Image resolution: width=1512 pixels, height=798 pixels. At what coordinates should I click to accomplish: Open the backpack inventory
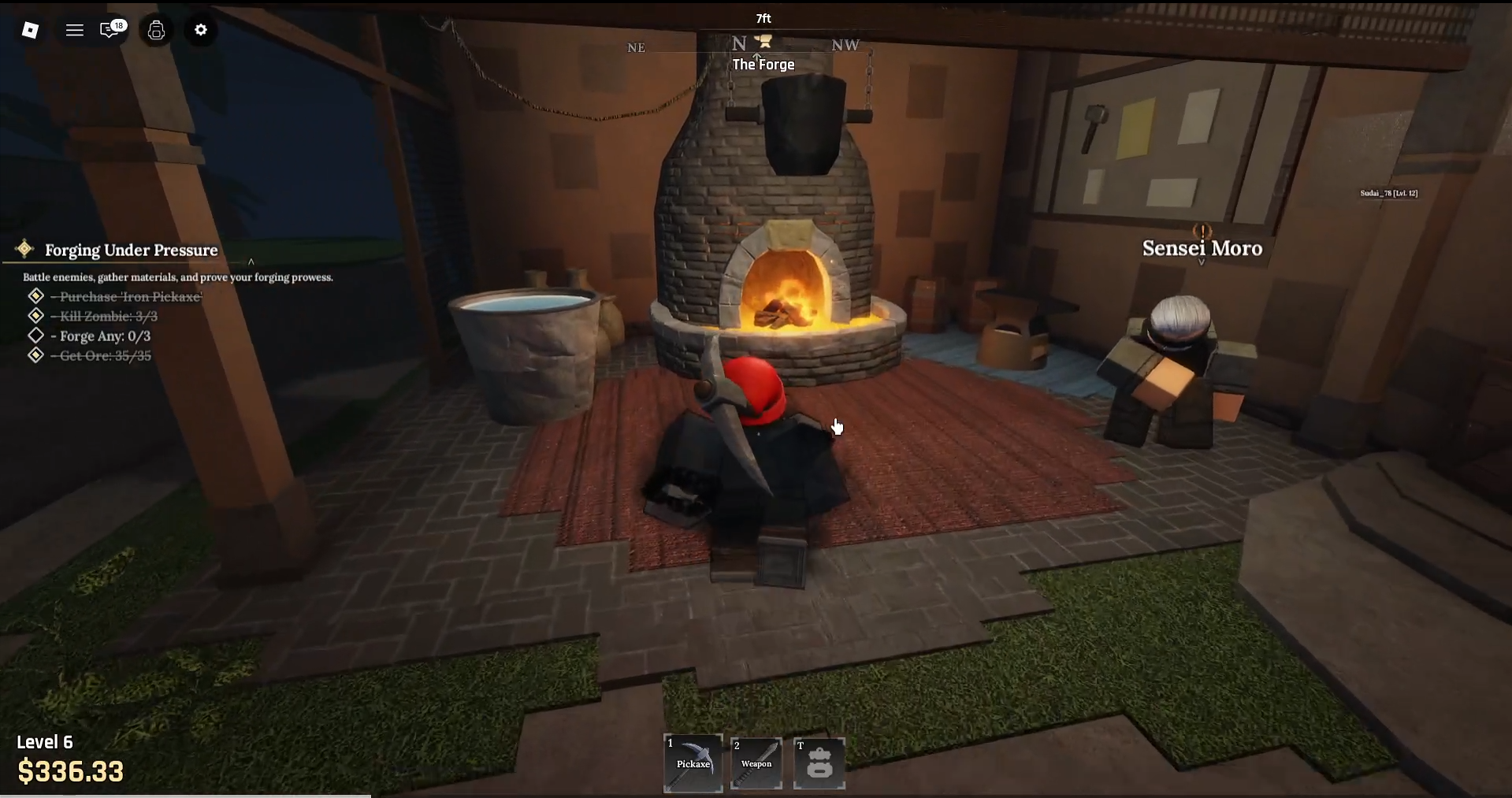(155, 31)
